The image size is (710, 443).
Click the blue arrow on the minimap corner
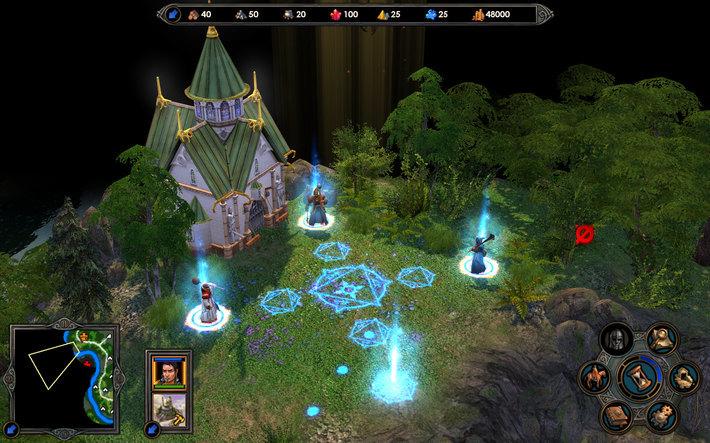pos(14,428)
